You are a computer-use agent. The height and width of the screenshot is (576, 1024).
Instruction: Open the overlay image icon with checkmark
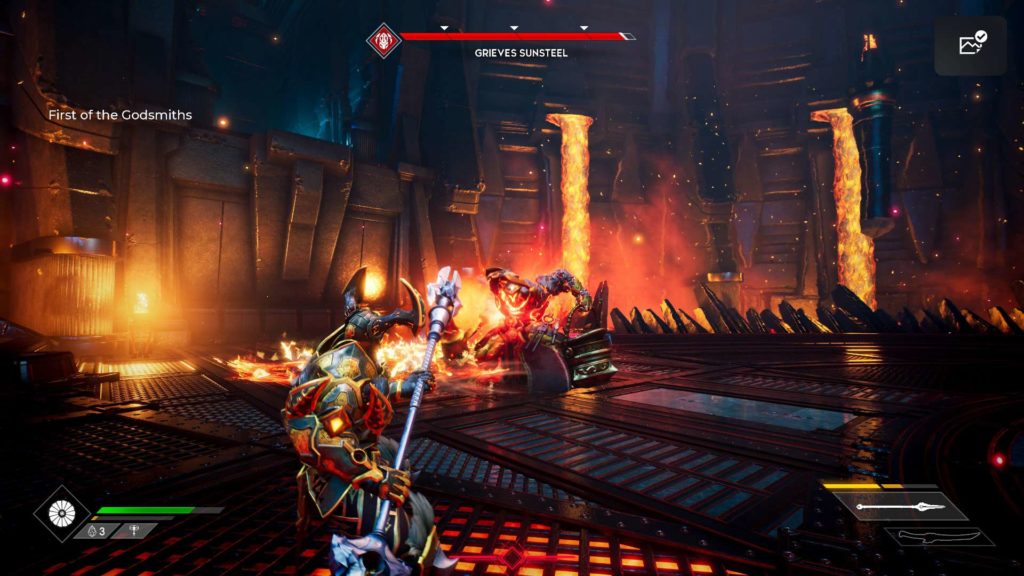(x=971, y=45)
